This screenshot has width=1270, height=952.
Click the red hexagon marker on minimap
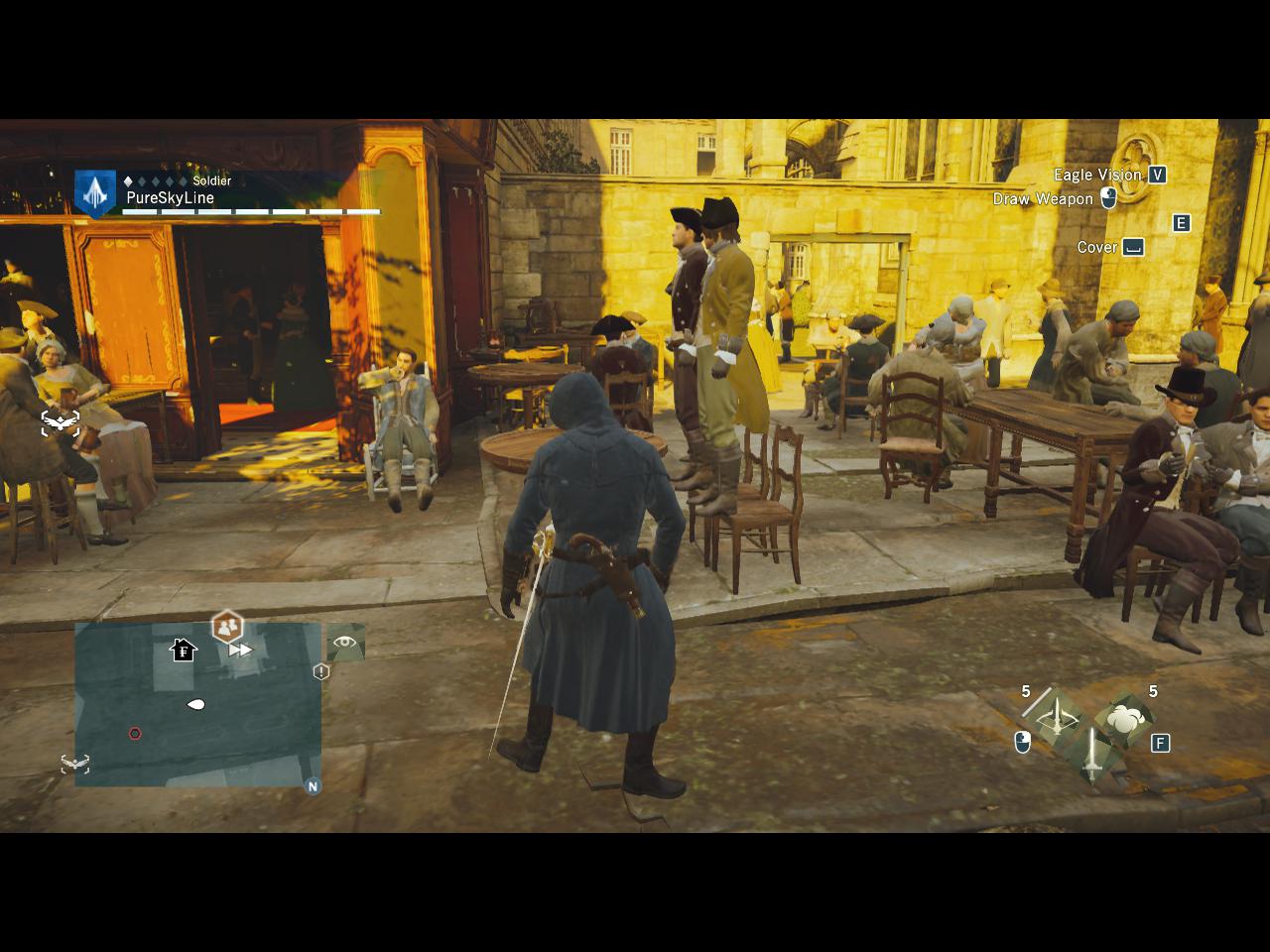coord(135,734)
